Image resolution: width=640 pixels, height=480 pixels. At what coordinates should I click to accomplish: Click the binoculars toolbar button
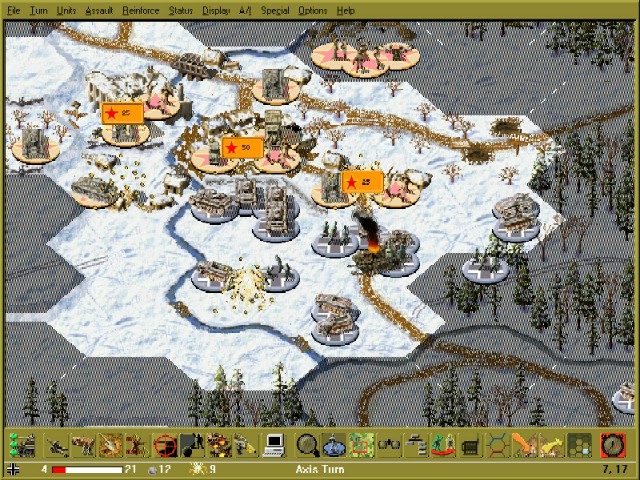coord(389,444)
